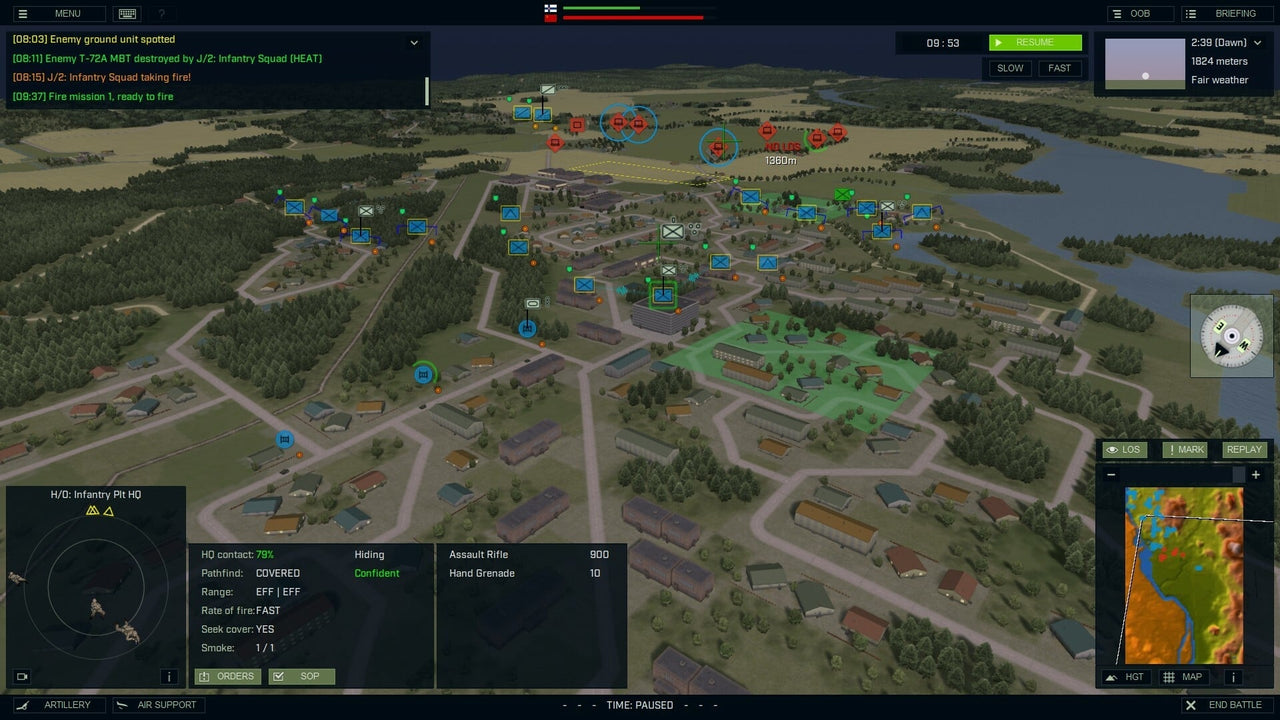Open the help question mark icon

click(161, 13)
